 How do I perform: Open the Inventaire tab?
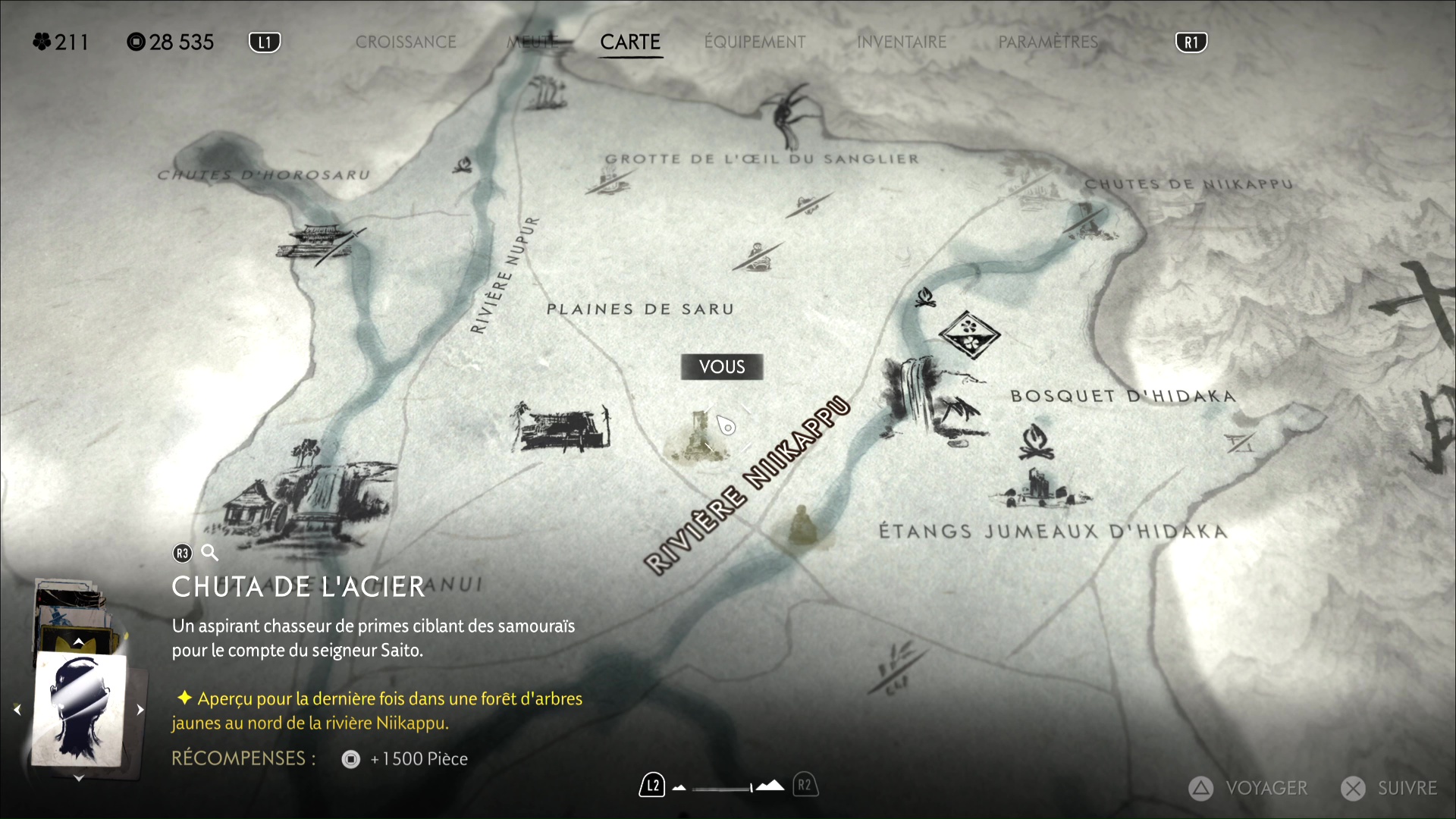pos(902,42)
